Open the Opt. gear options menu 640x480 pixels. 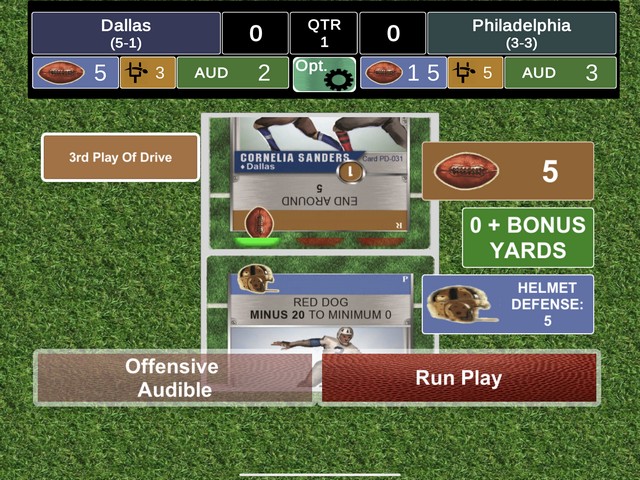pos(324,73)
